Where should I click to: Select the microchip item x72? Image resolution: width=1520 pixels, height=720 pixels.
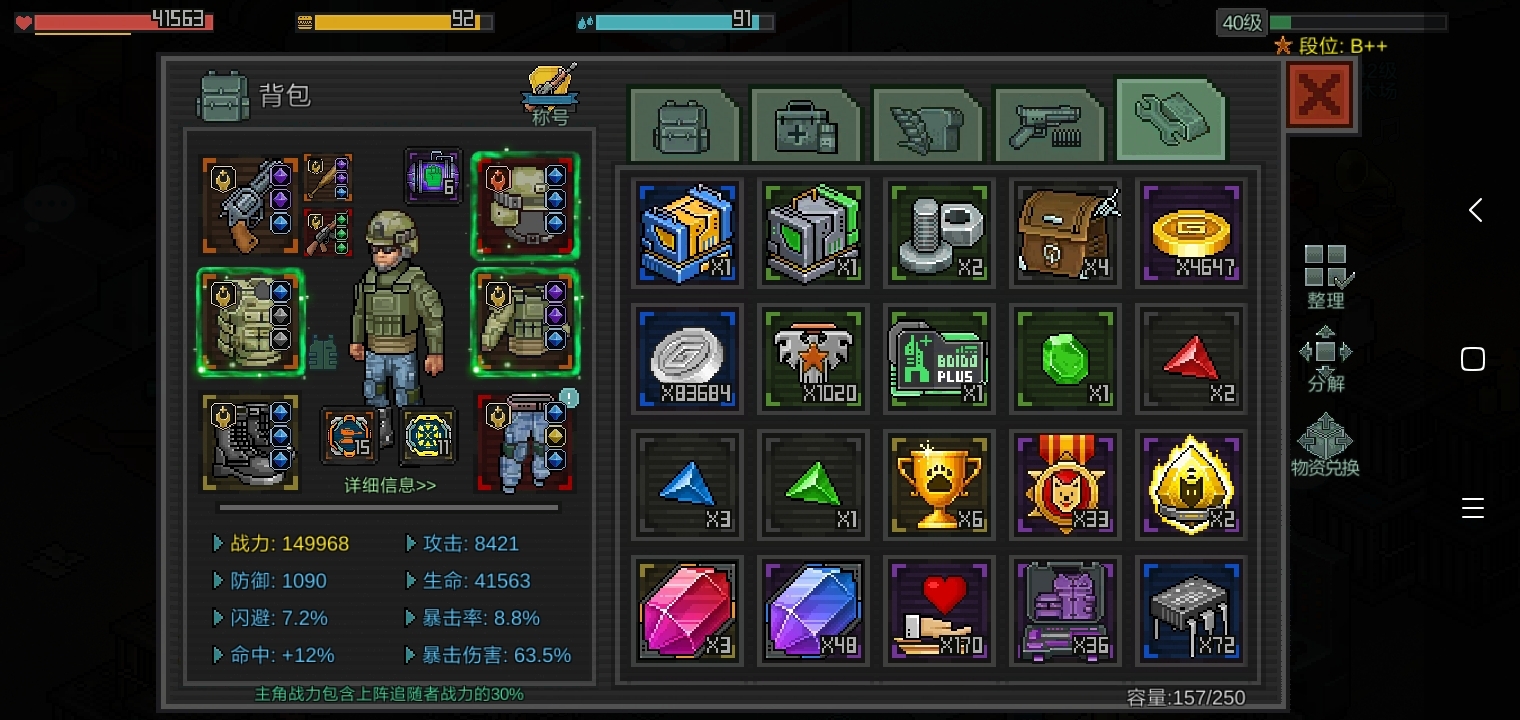point(1191,611)
